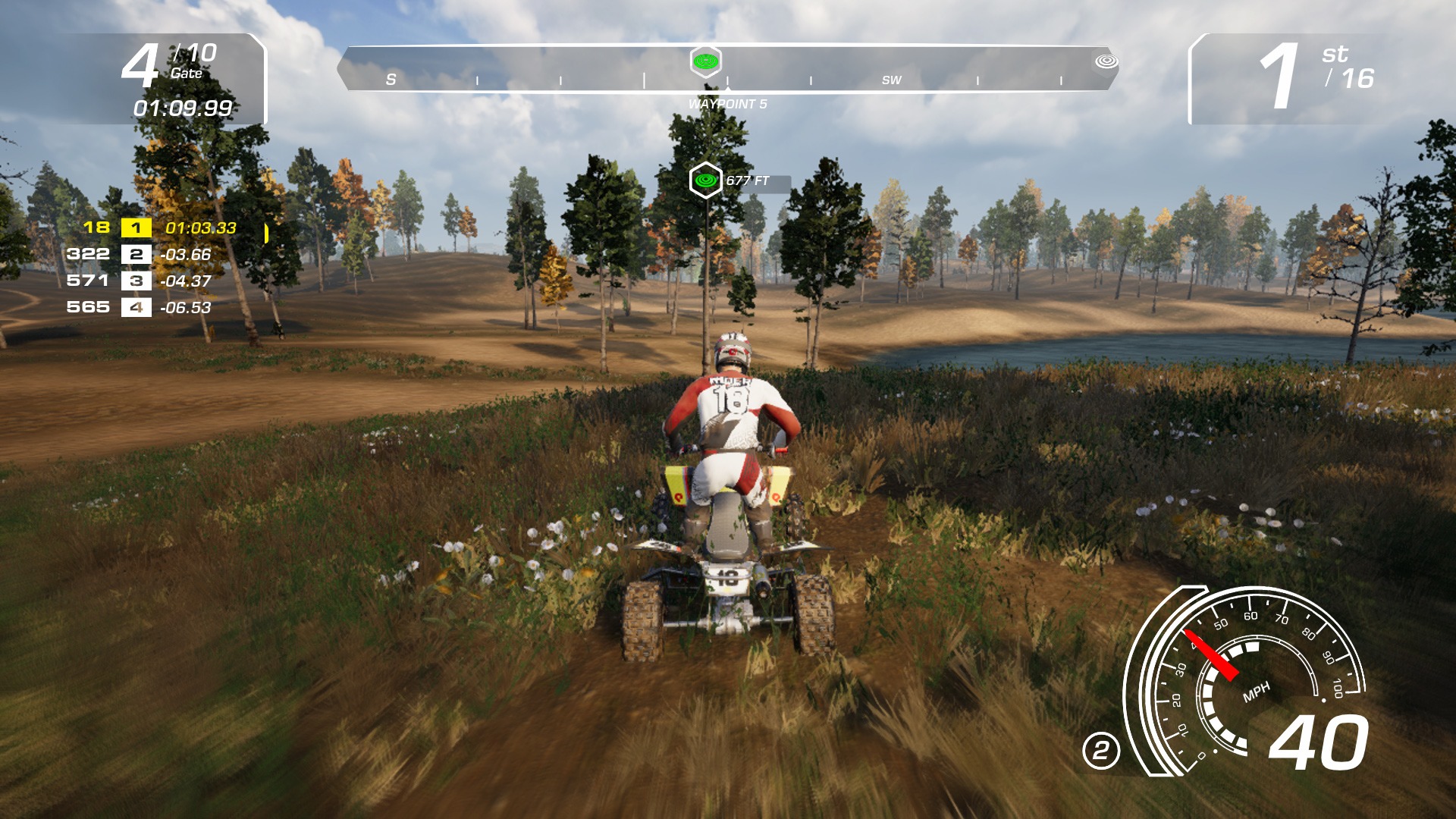This screenshot has width=1456, height=819.
Task: Click the grey target icon on compass end
Action: pos(1106,61)
